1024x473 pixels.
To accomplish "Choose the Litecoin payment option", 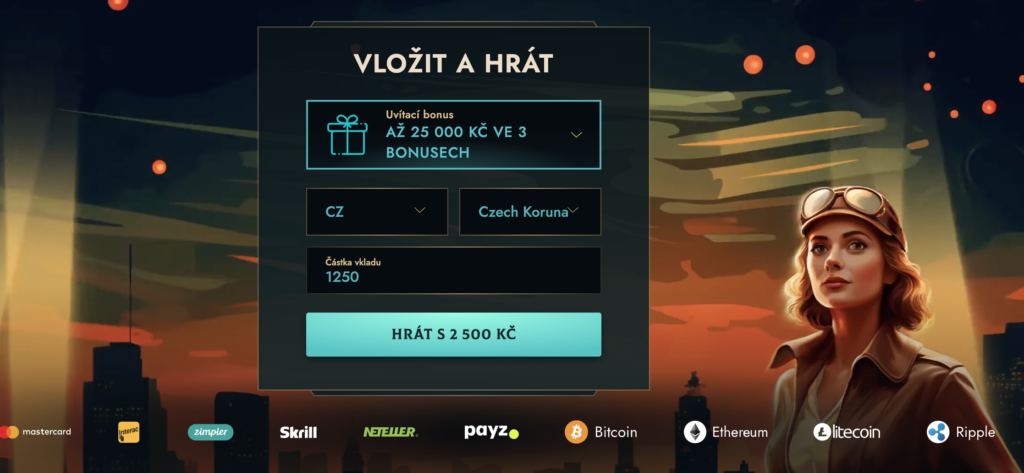I will [x=846, y=432].
